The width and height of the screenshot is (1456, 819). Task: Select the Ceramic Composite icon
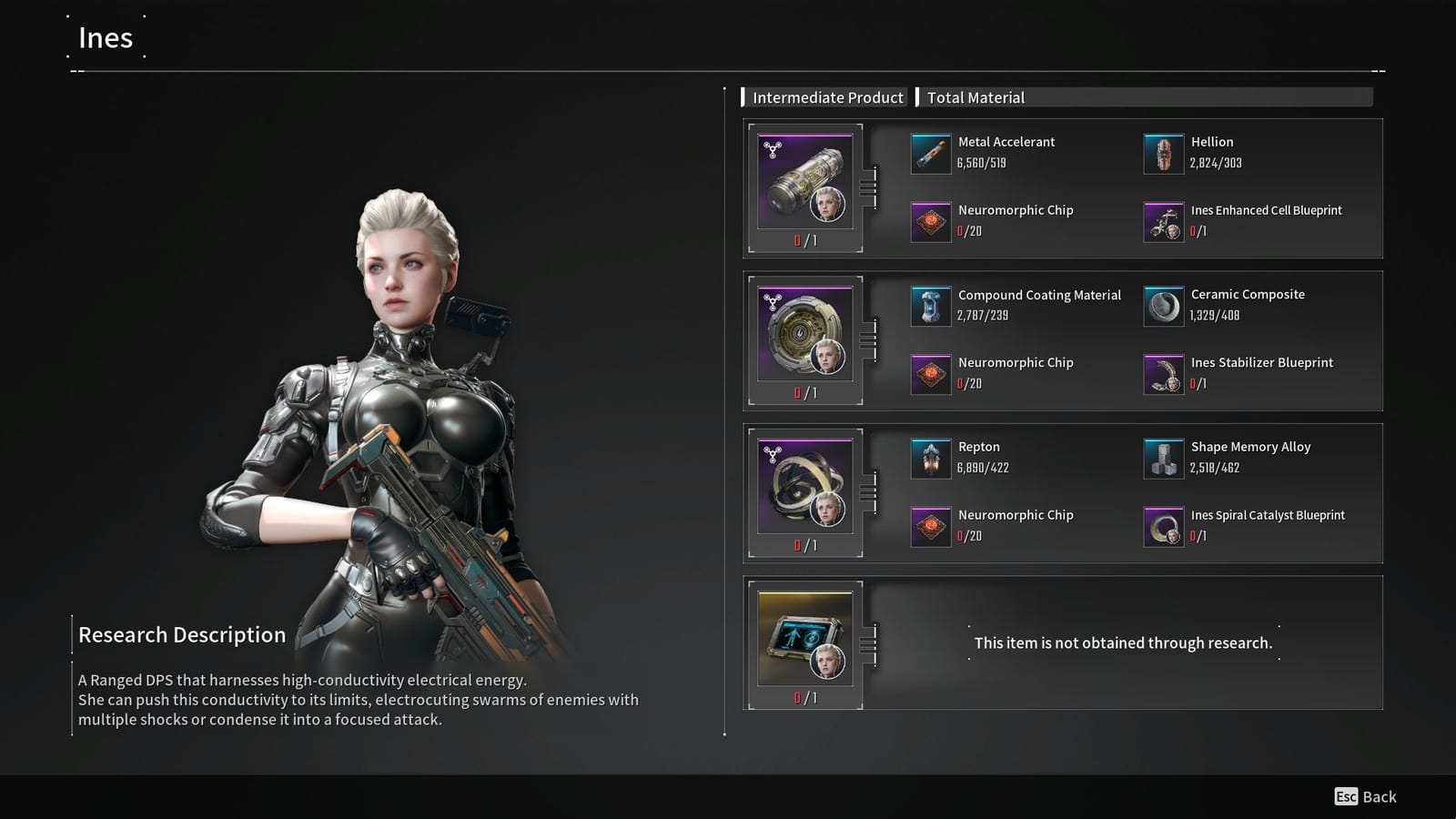(1164, 306)
